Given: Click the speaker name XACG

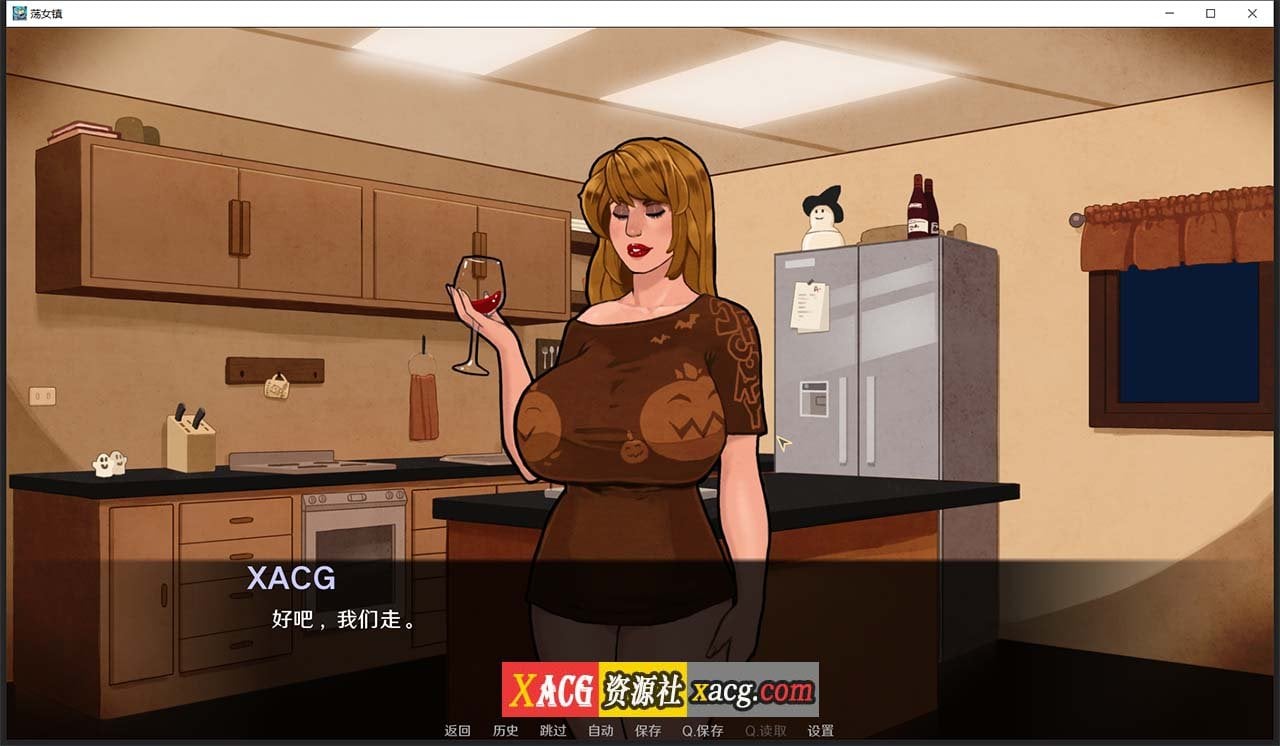Looking at the screenshot, I should (292, 579).
